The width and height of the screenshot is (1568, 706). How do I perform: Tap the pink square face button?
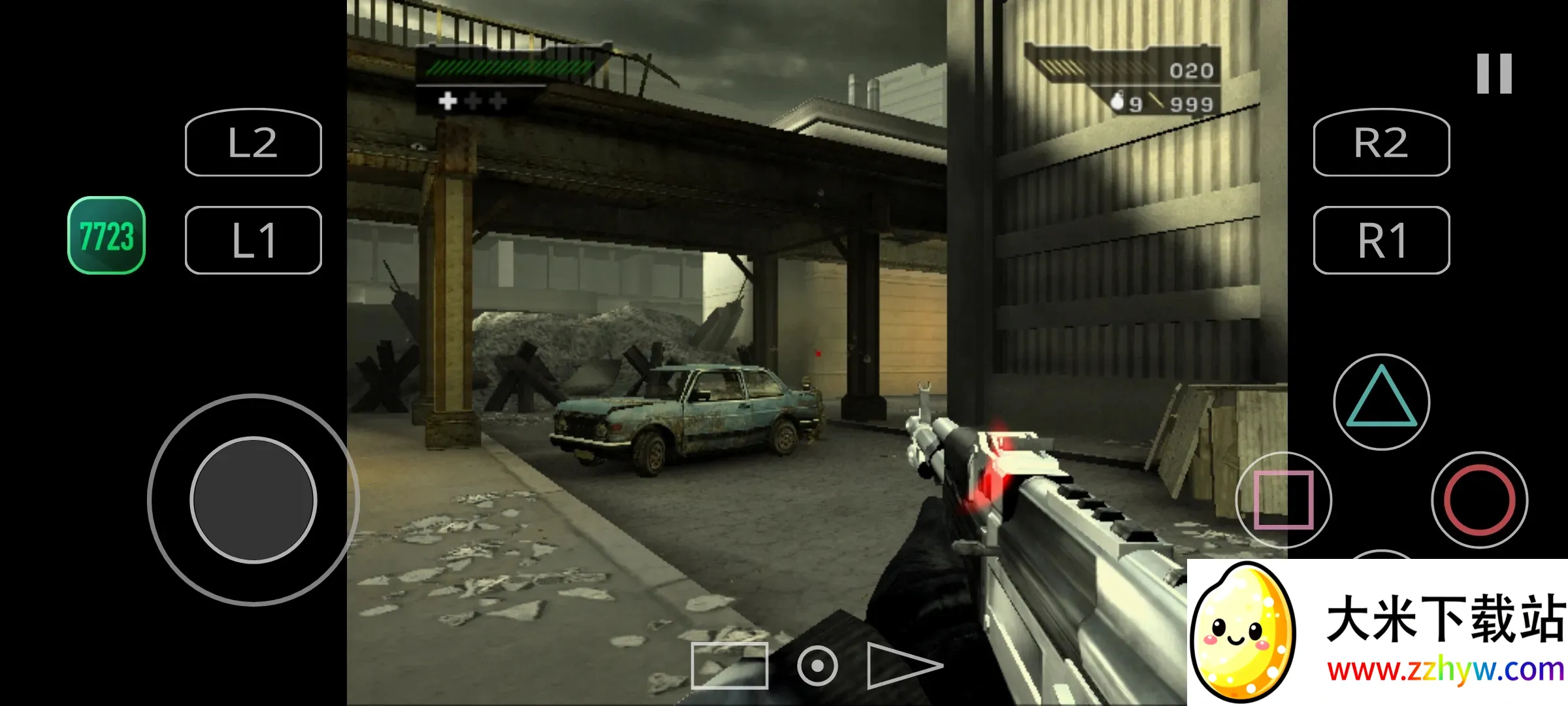[x=1283, y=499]
